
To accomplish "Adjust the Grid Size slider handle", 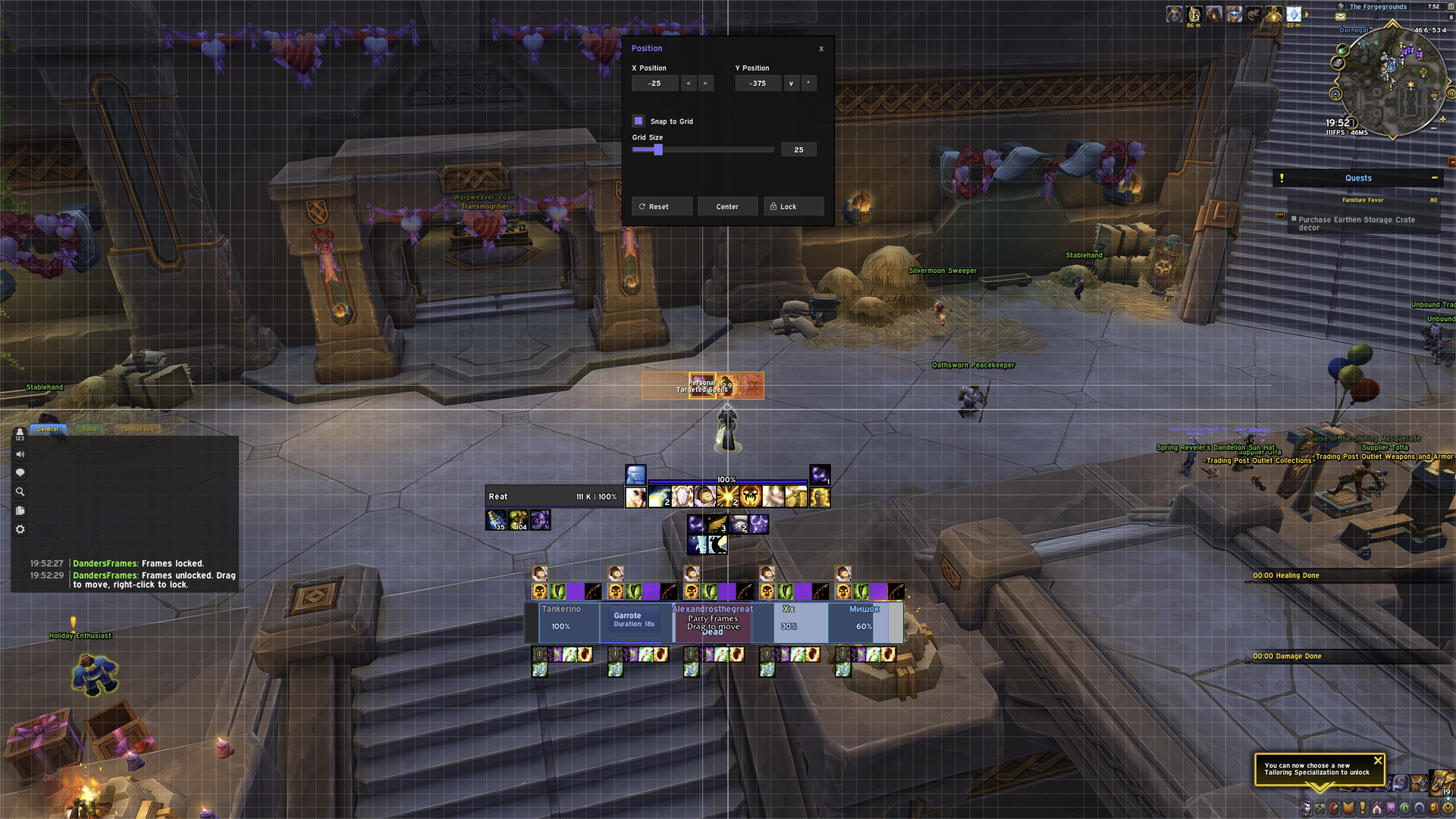I will pos(658,150).
